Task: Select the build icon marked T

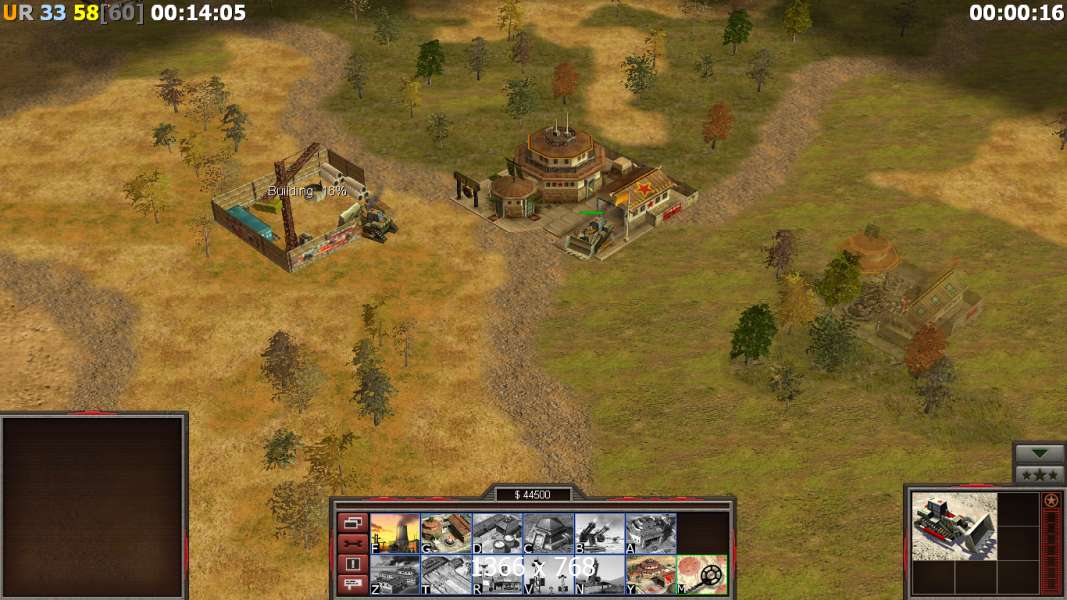Action: 446,575
